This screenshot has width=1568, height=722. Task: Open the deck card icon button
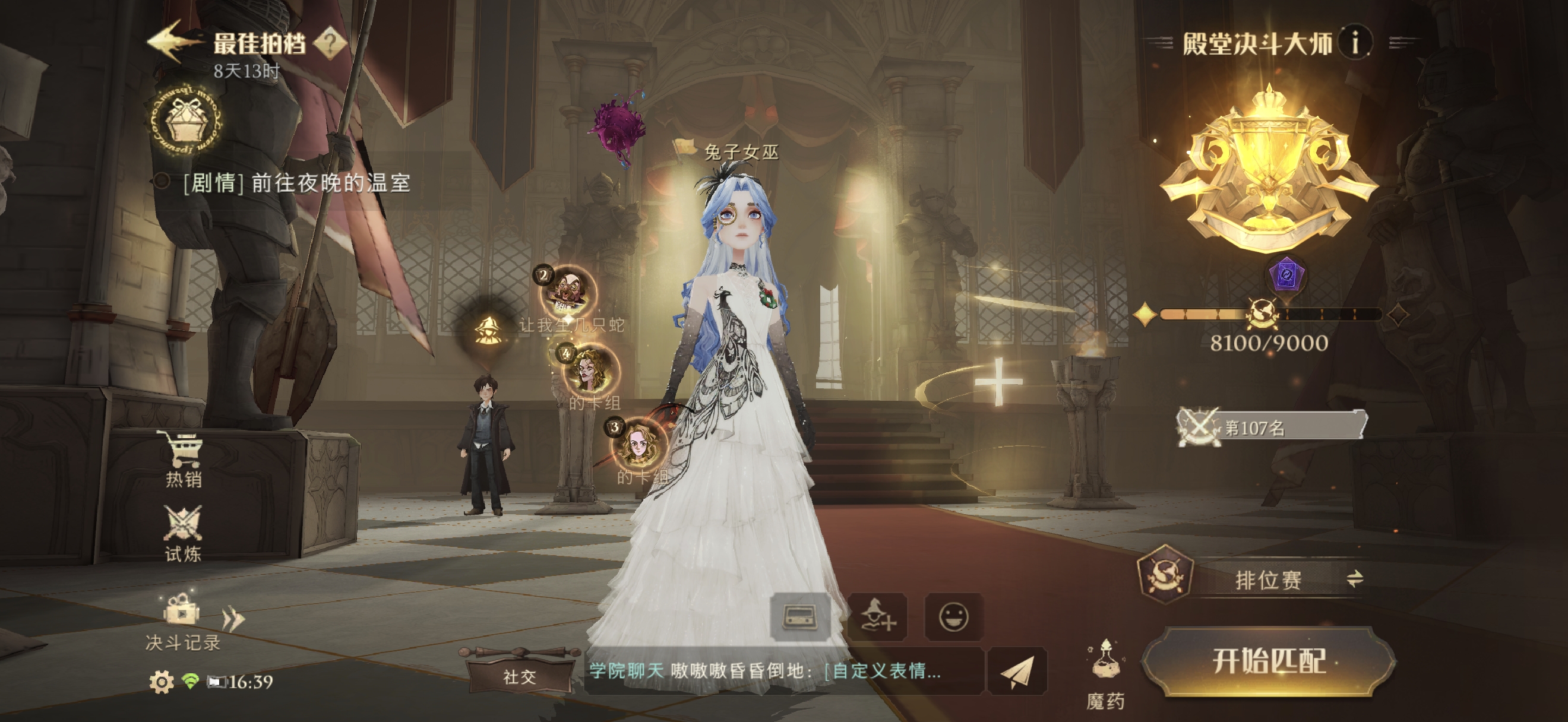point(800,617)
